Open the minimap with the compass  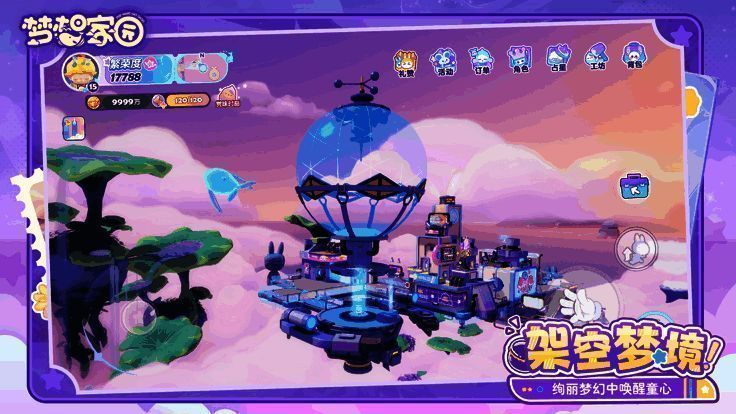204,68
